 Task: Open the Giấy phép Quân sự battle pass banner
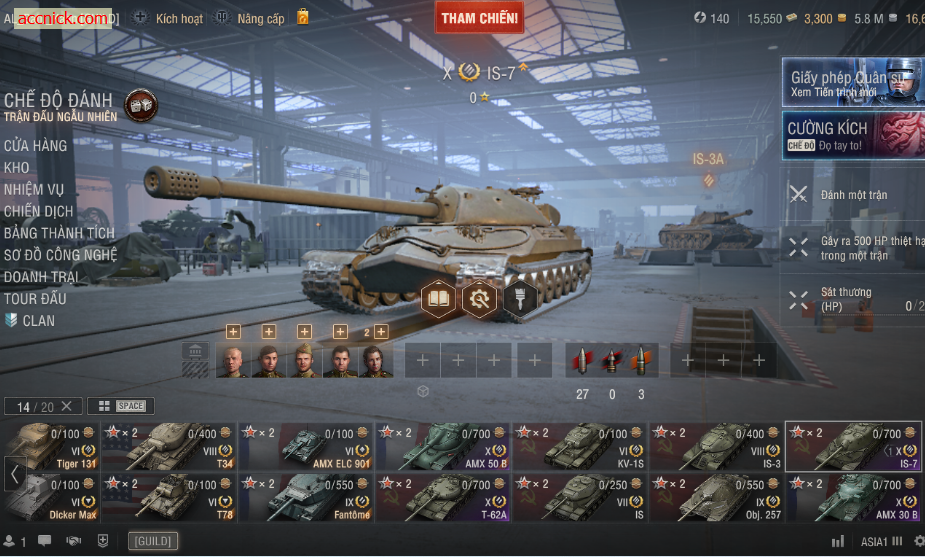point(853,82)
